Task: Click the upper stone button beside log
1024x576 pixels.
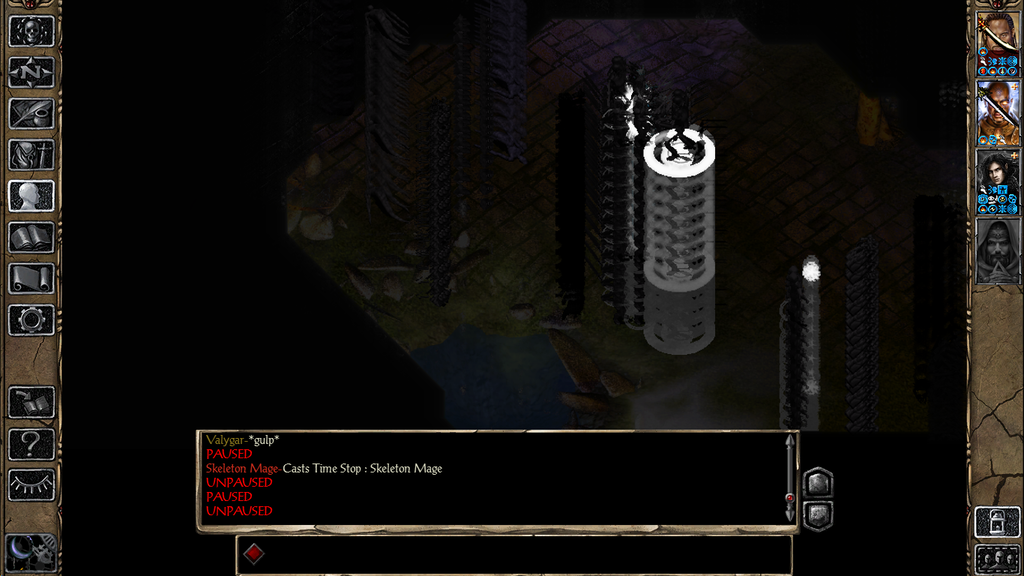Action: [818, 483]
